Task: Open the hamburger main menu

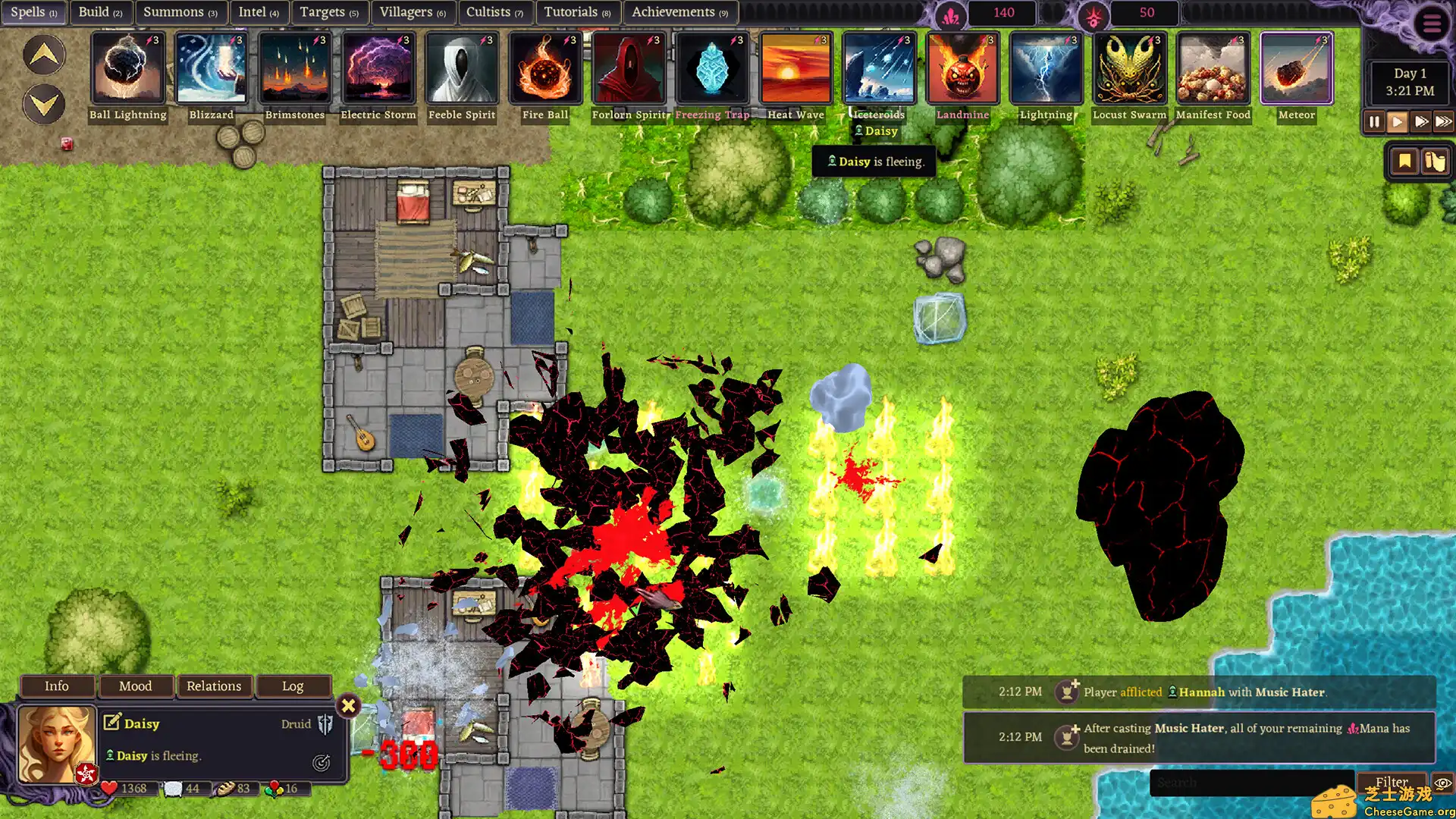Action: tap(1431, 24)
